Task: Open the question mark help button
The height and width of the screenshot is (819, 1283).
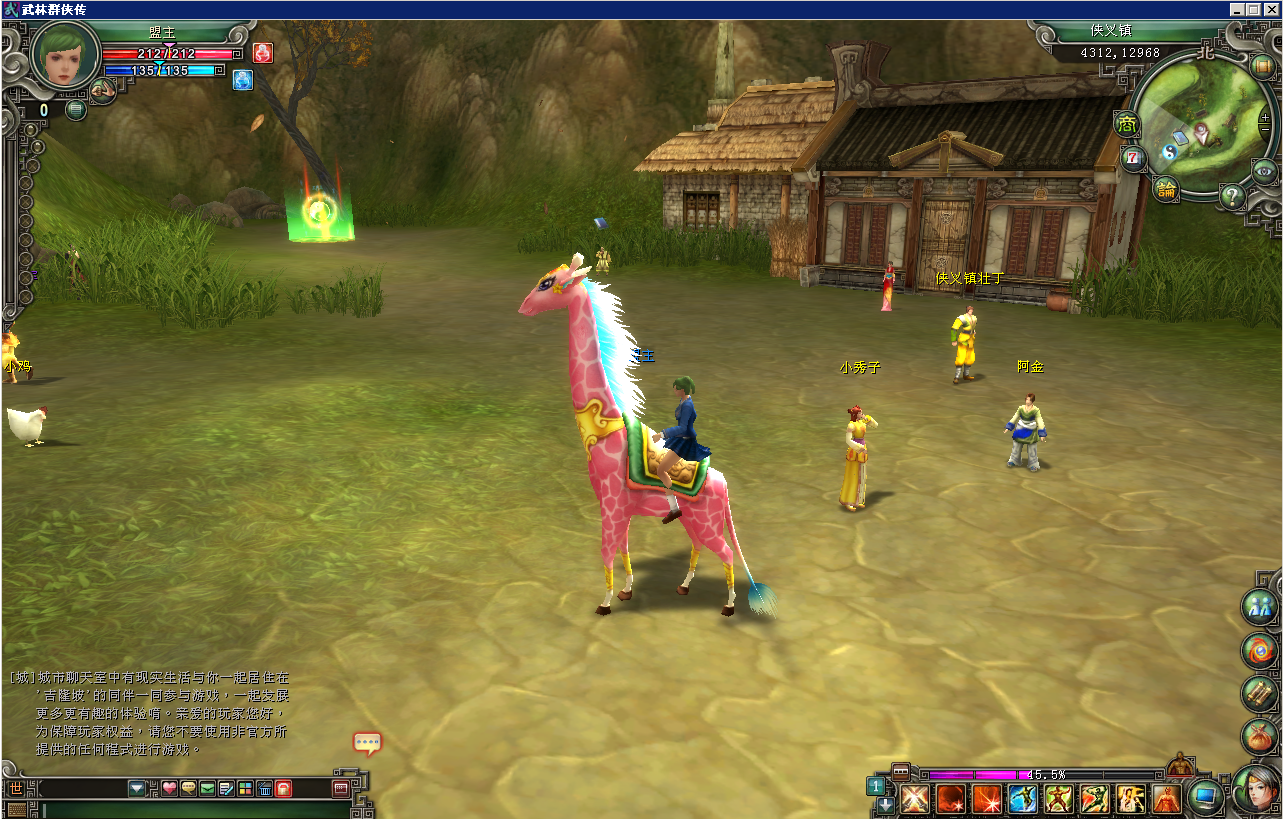Action: pos(1233,196)
